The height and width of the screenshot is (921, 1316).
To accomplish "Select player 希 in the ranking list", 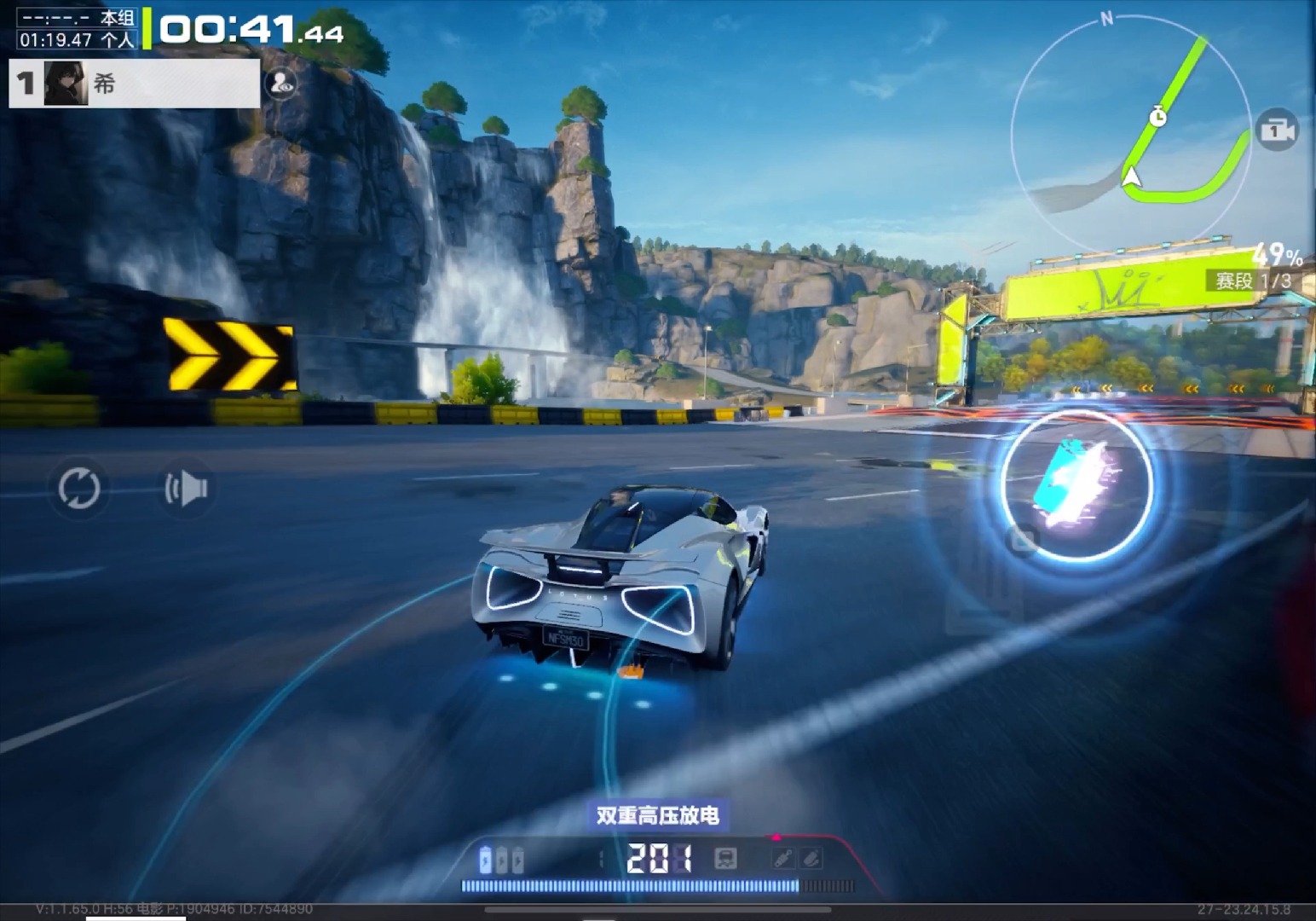I will [134, 84].
